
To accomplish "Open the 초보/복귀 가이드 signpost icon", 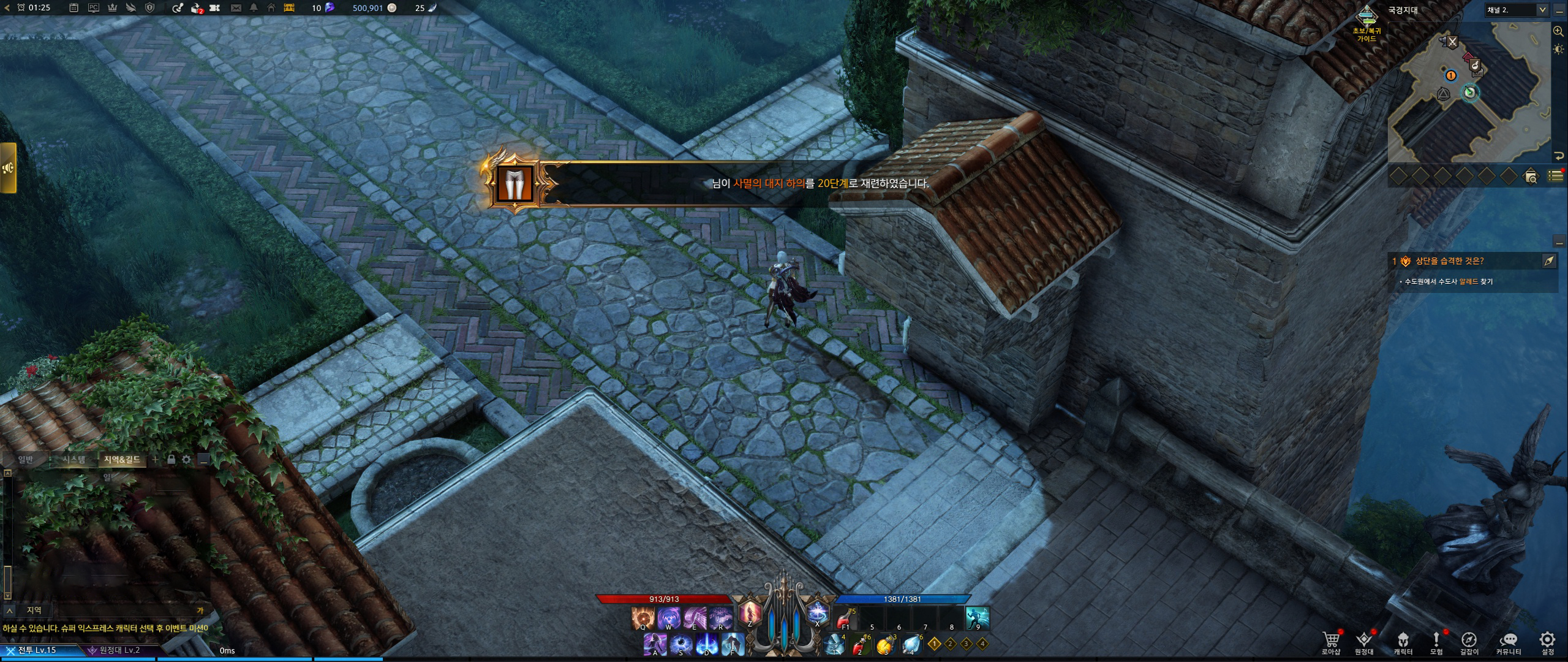I will (1366, 15).
